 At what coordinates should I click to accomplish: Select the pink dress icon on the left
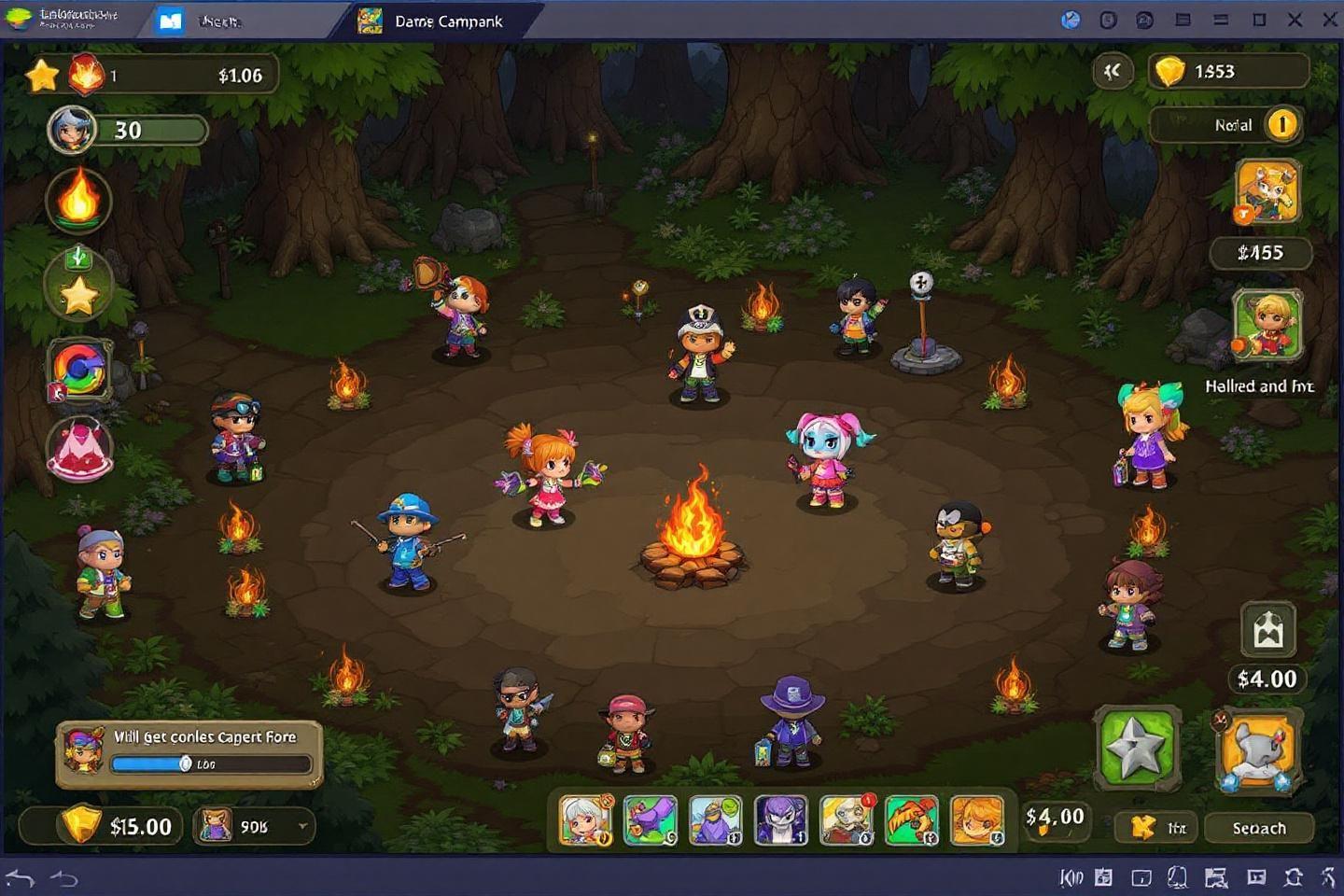[x=79, y=448]
